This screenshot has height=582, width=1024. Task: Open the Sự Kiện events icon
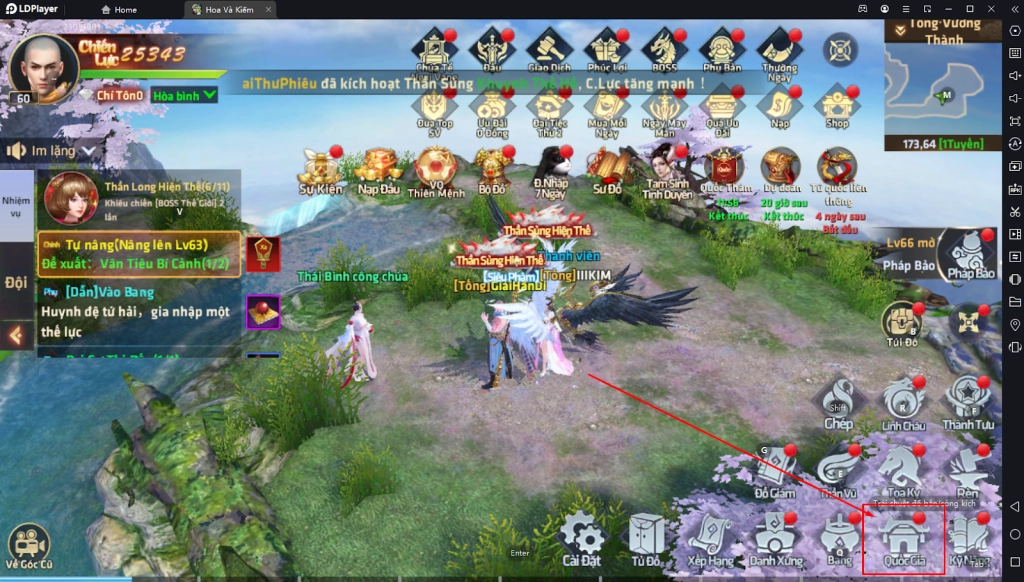coord(320,170)
